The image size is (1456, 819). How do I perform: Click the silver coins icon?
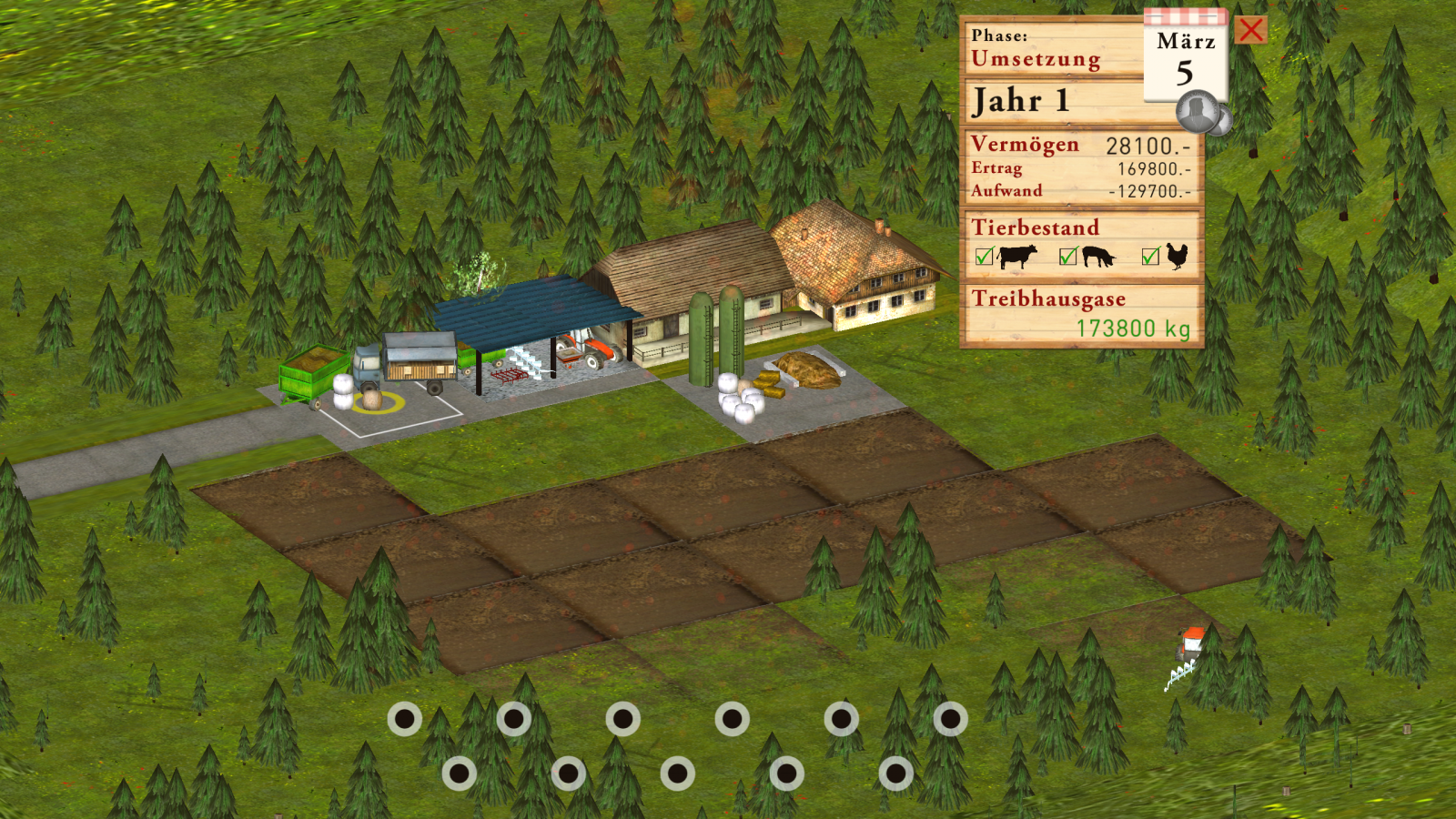(x=1202, y=114)
